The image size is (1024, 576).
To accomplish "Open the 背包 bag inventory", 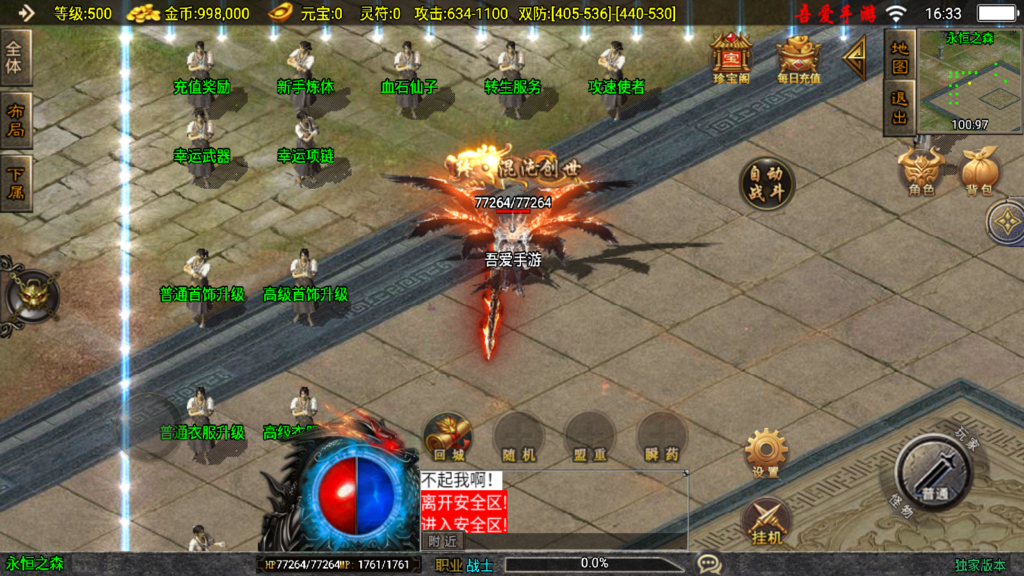I will tap(980, 172).
